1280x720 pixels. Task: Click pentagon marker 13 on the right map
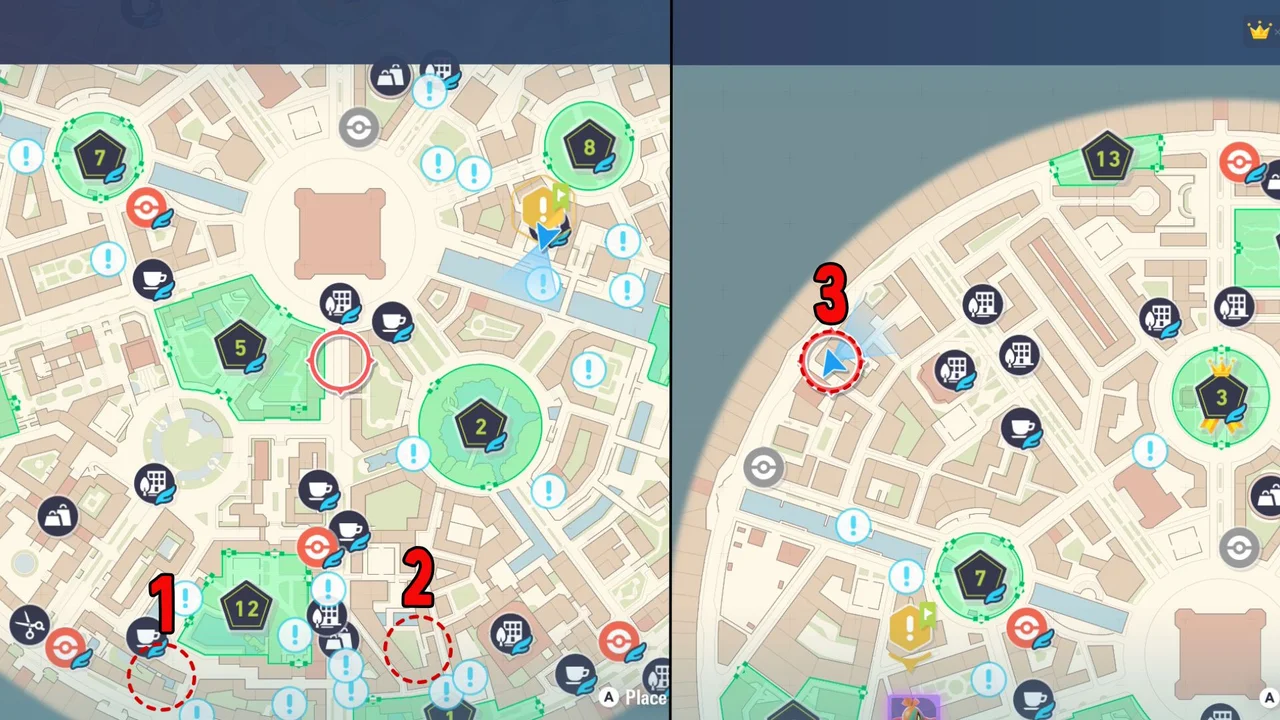pyautogui.click(x=1108, y=160)
